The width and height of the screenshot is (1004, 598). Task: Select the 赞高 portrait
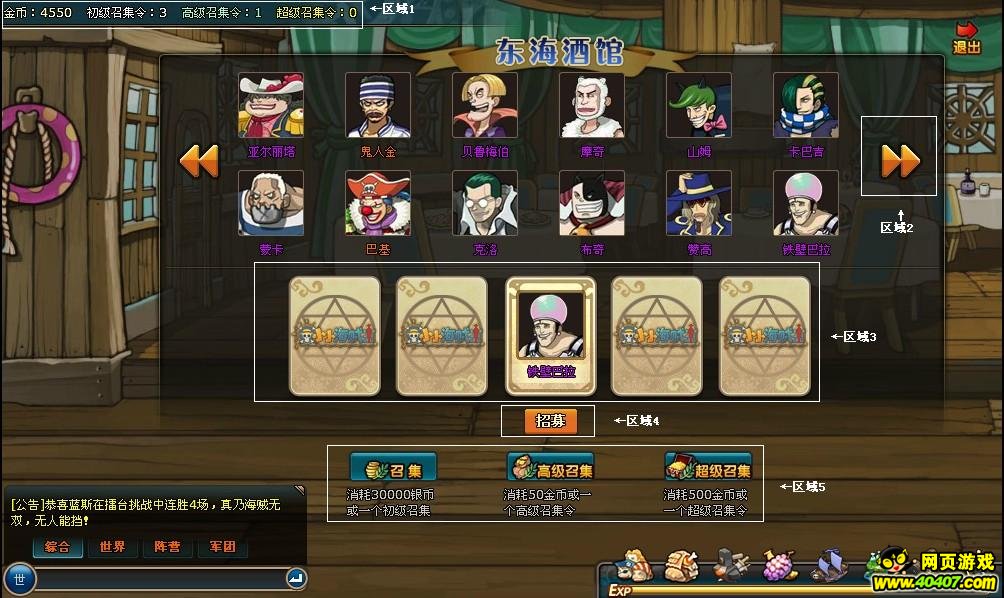699,204
